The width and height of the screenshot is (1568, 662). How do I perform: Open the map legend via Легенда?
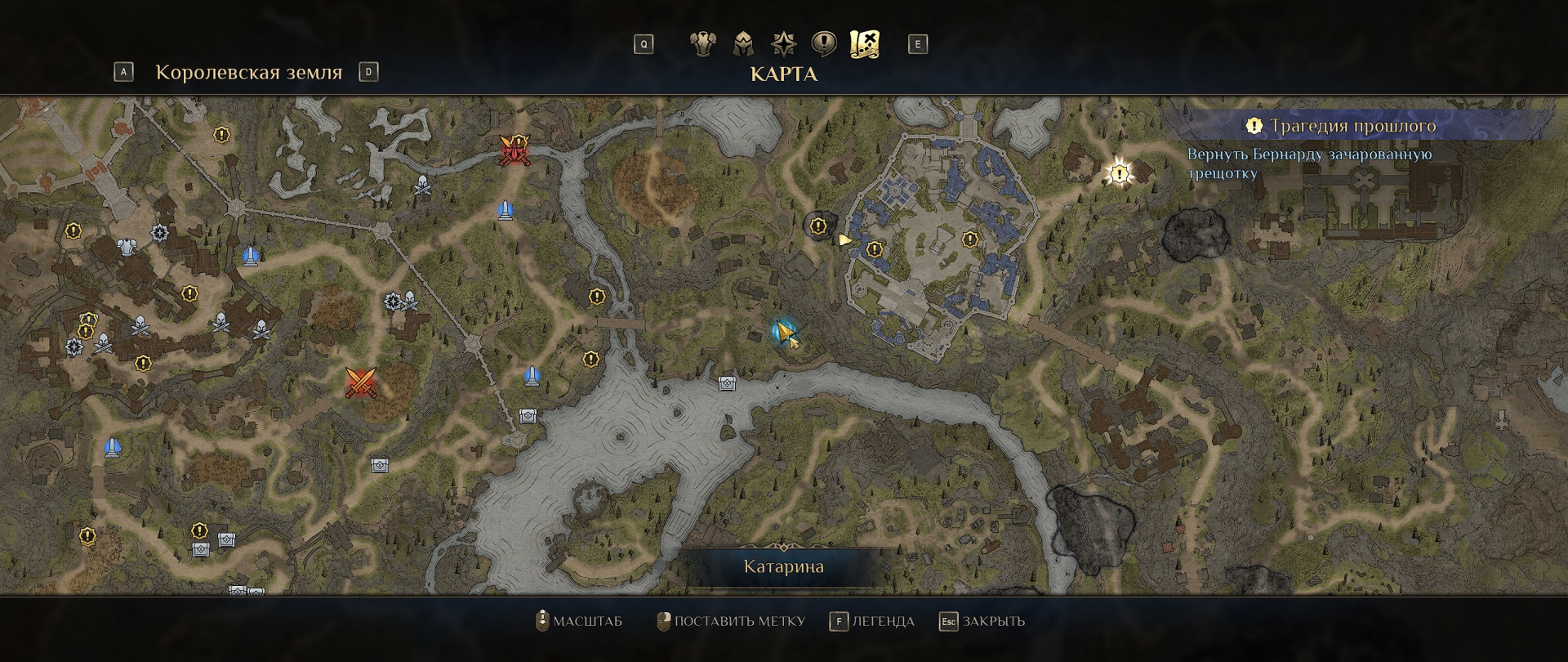(x=872, y=621)
